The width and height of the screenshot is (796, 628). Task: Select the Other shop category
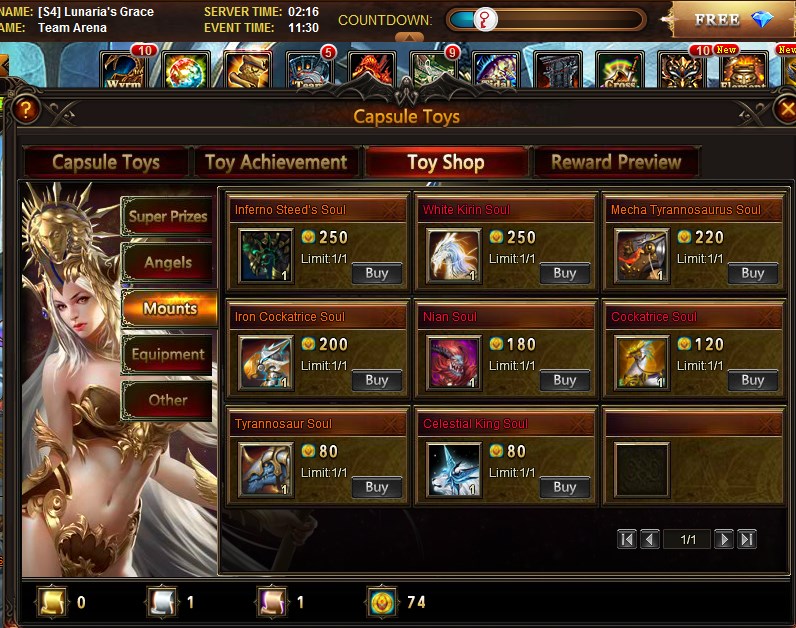pos(168,400)
